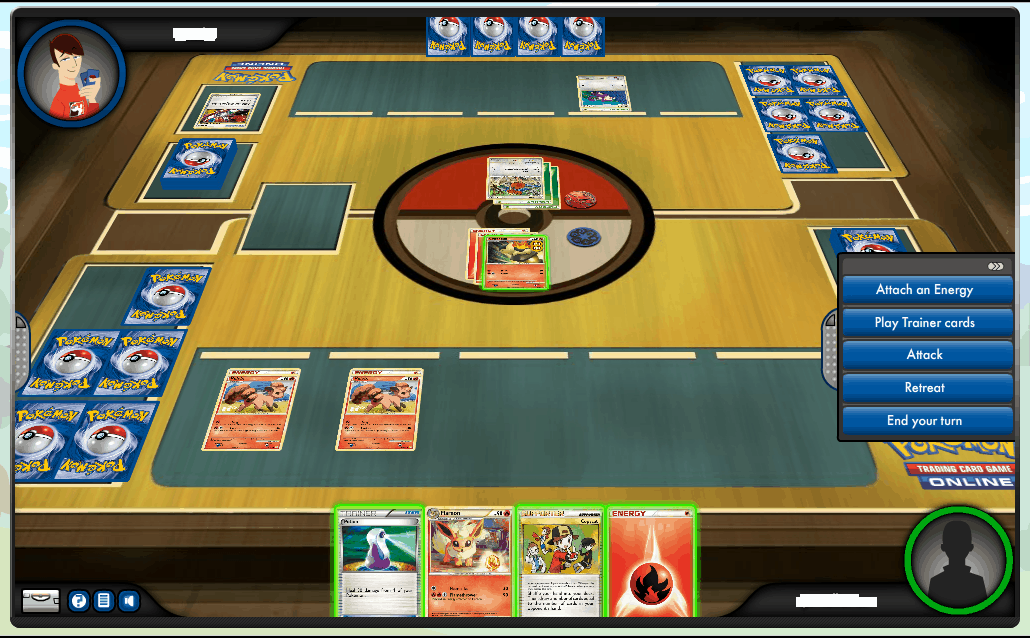Inspect the opponent's benched Pokémon card

tap(603, 94)
